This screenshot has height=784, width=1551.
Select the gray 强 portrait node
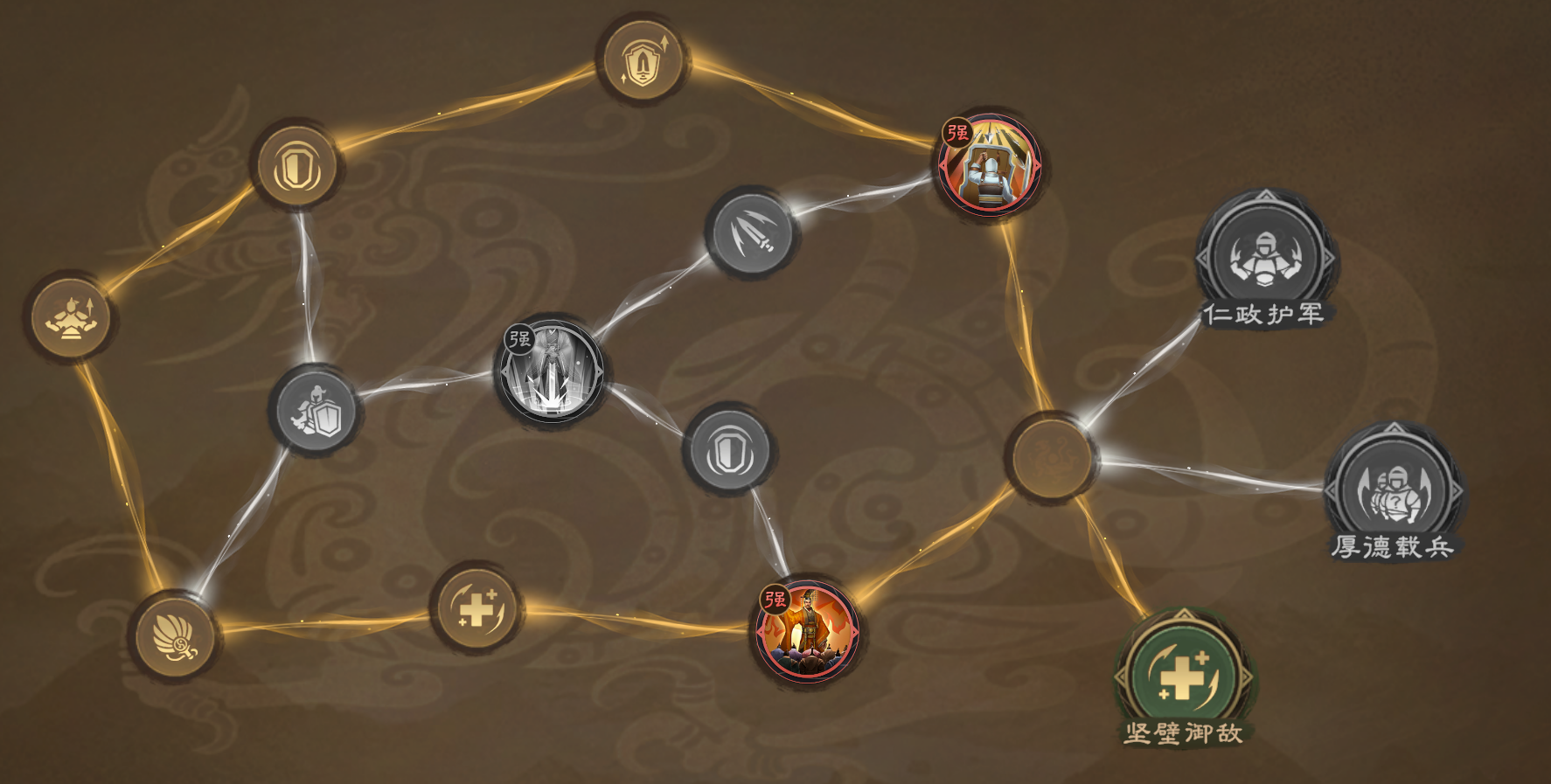tap(550, 371)
